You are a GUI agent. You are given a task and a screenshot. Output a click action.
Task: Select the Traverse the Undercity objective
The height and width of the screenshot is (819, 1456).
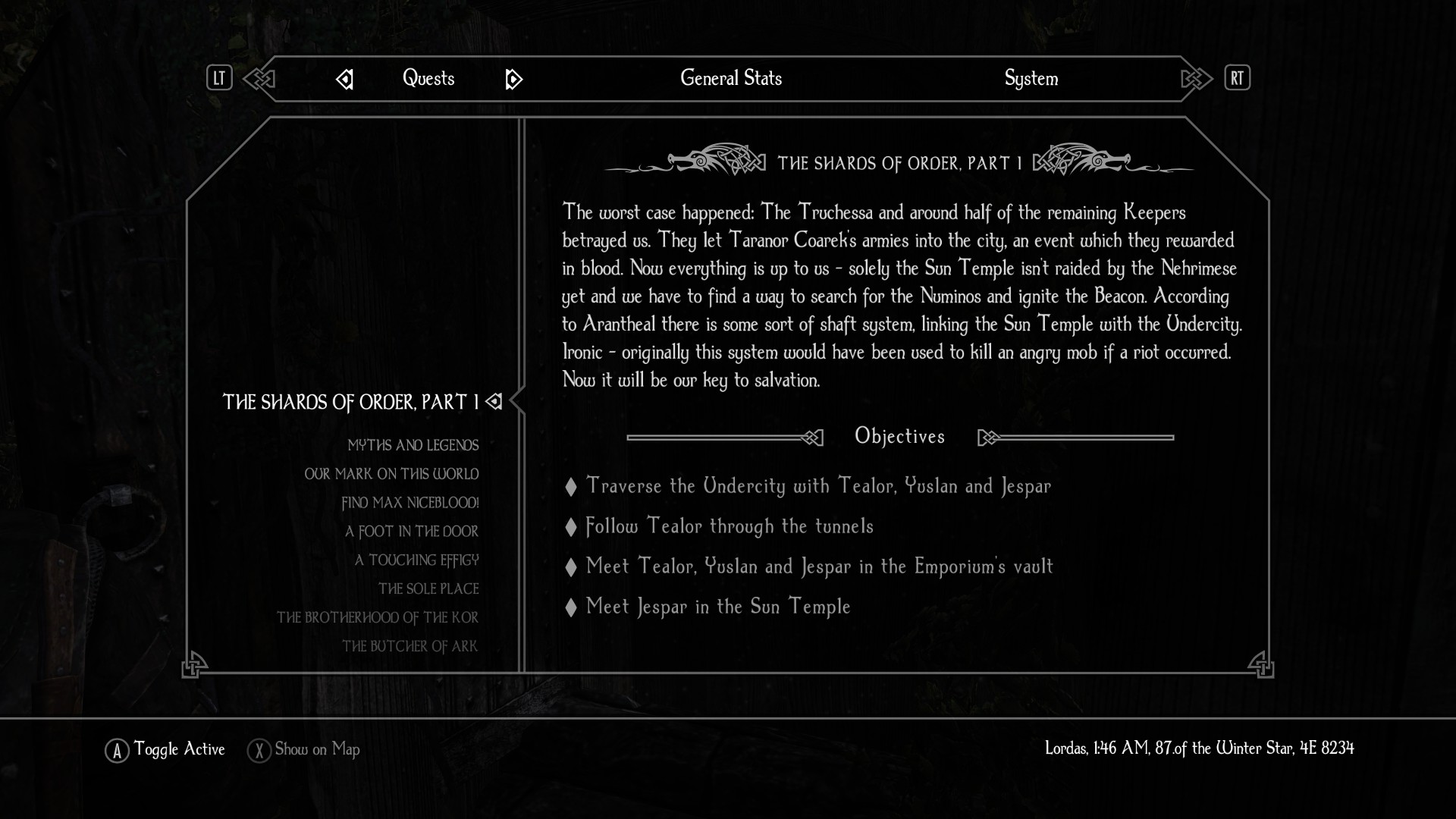tap(818, 486)
